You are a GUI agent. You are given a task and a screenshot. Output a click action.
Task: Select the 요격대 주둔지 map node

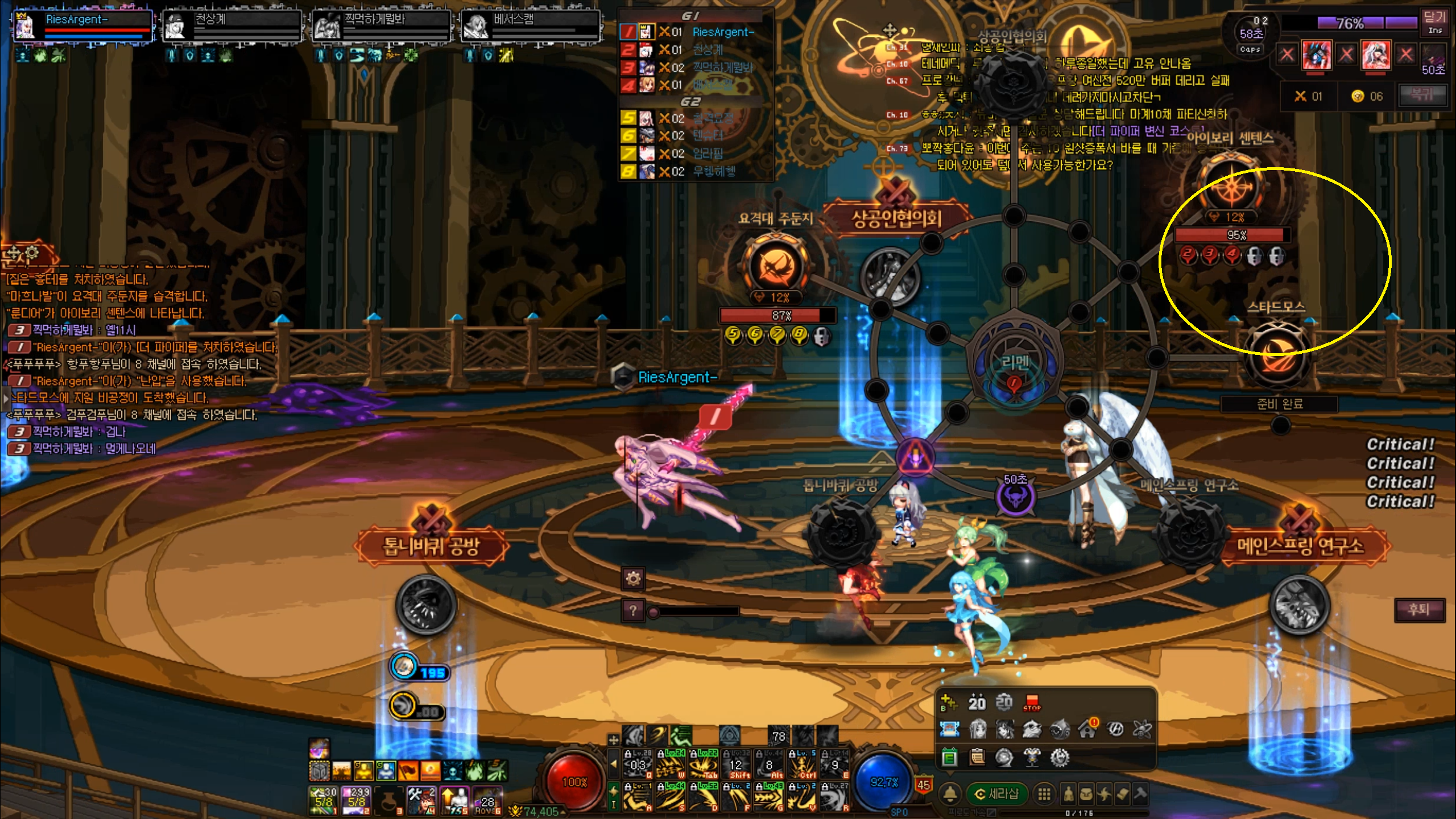point(776,266)
